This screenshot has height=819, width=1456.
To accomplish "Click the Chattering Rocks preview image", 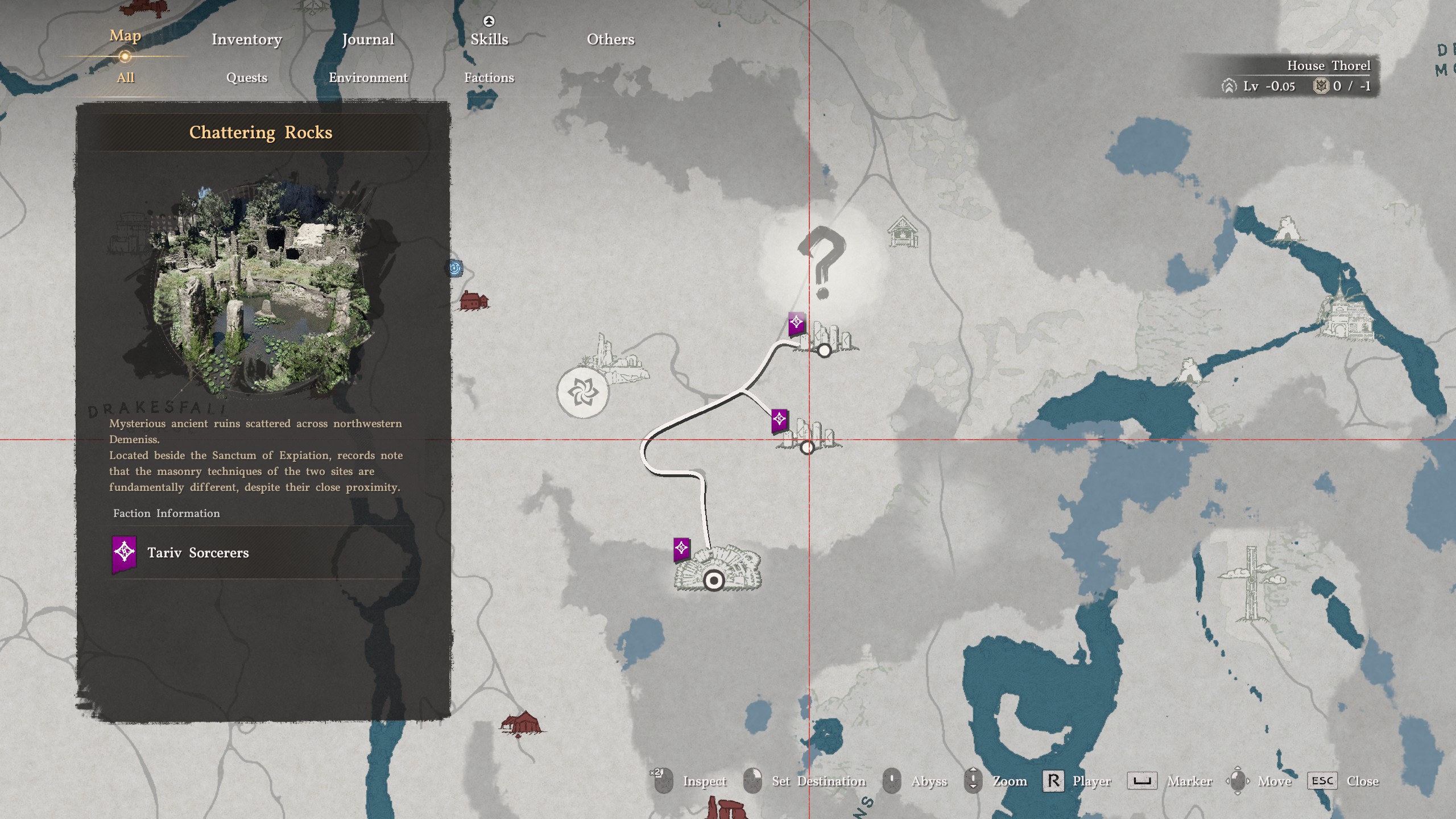I will [x=260, y=288].
